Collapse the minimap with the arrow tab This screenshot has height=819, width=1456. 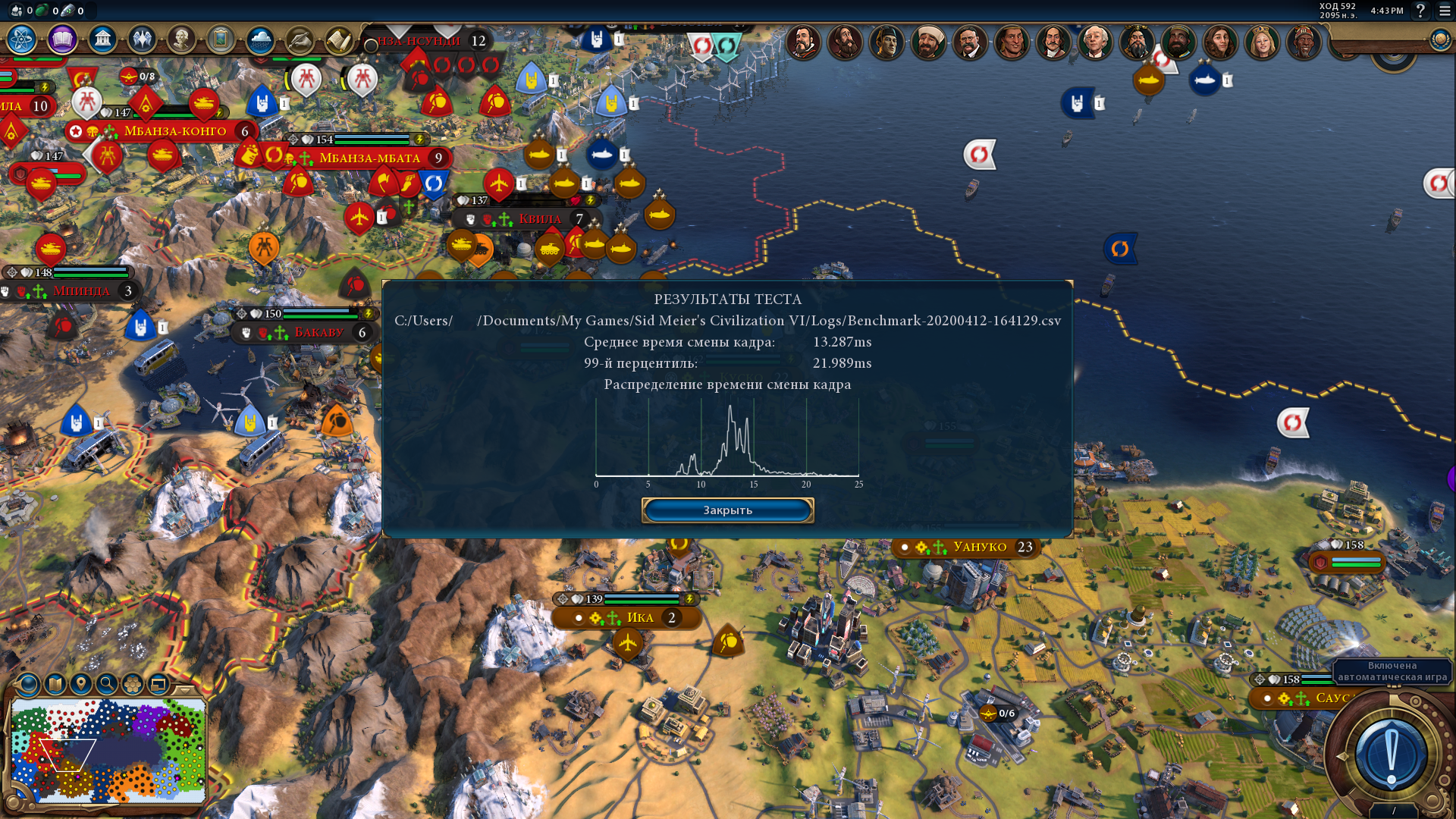[x=184, y=689]
